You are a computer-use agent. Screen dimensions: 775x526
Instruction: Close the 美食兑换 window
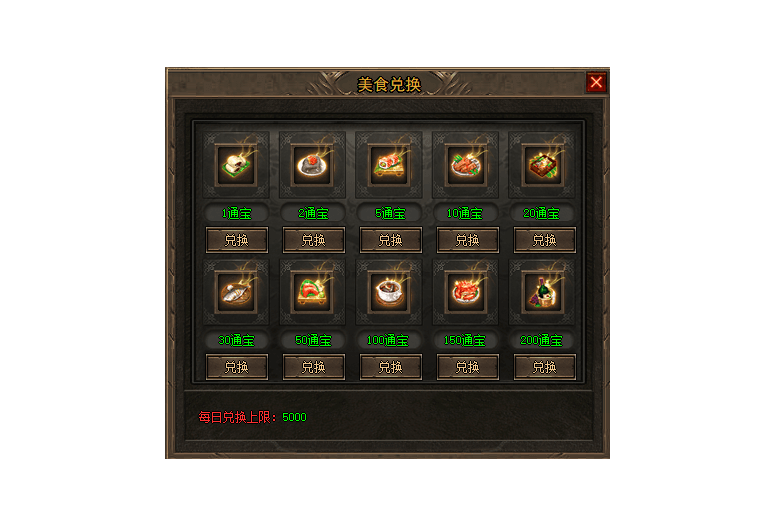(596, 83)
